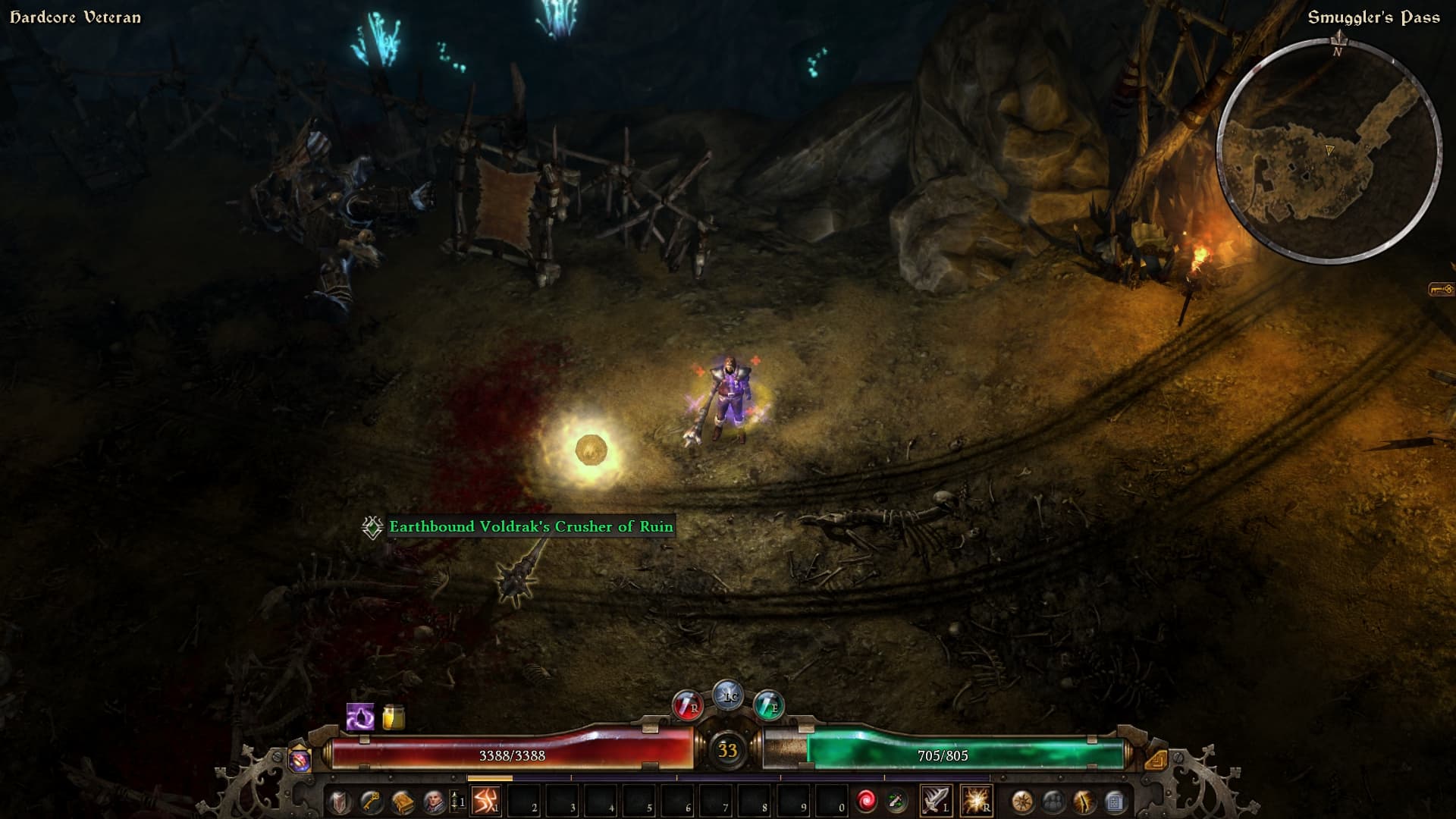Open the blue document menu button

pos(1115,802)
